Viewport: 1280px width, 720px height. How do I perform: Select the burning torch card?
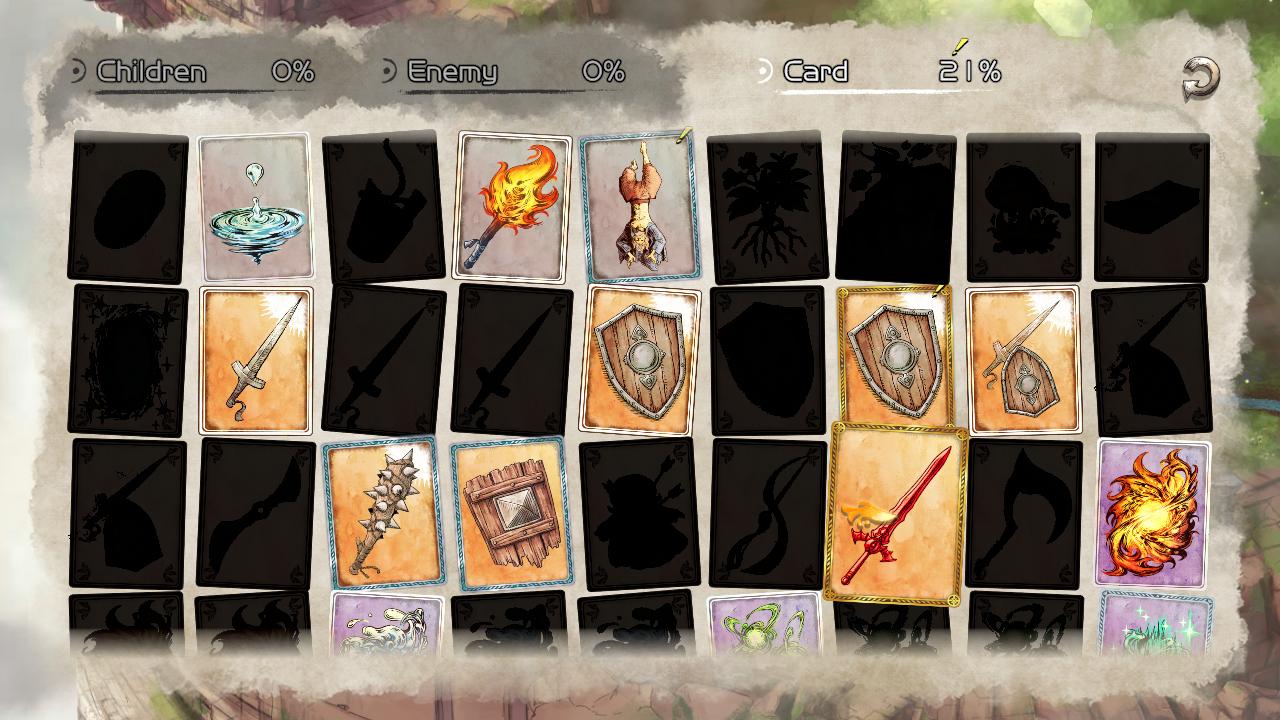(512, 205)
